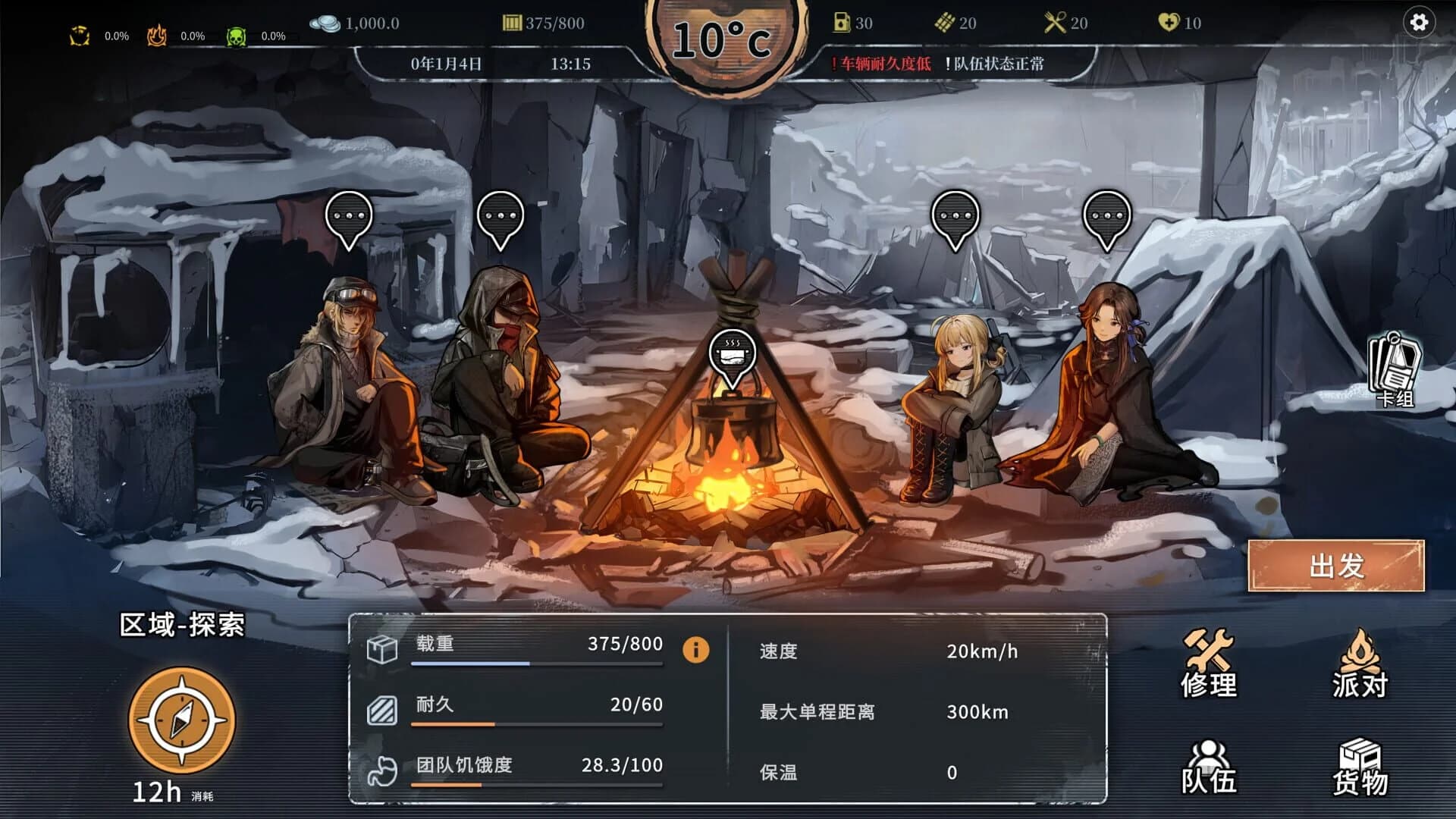The width and height of the screenshot is (1456, 819).
Task: Click the fork and spoon food icon
Action: (x=1054, y=22)
